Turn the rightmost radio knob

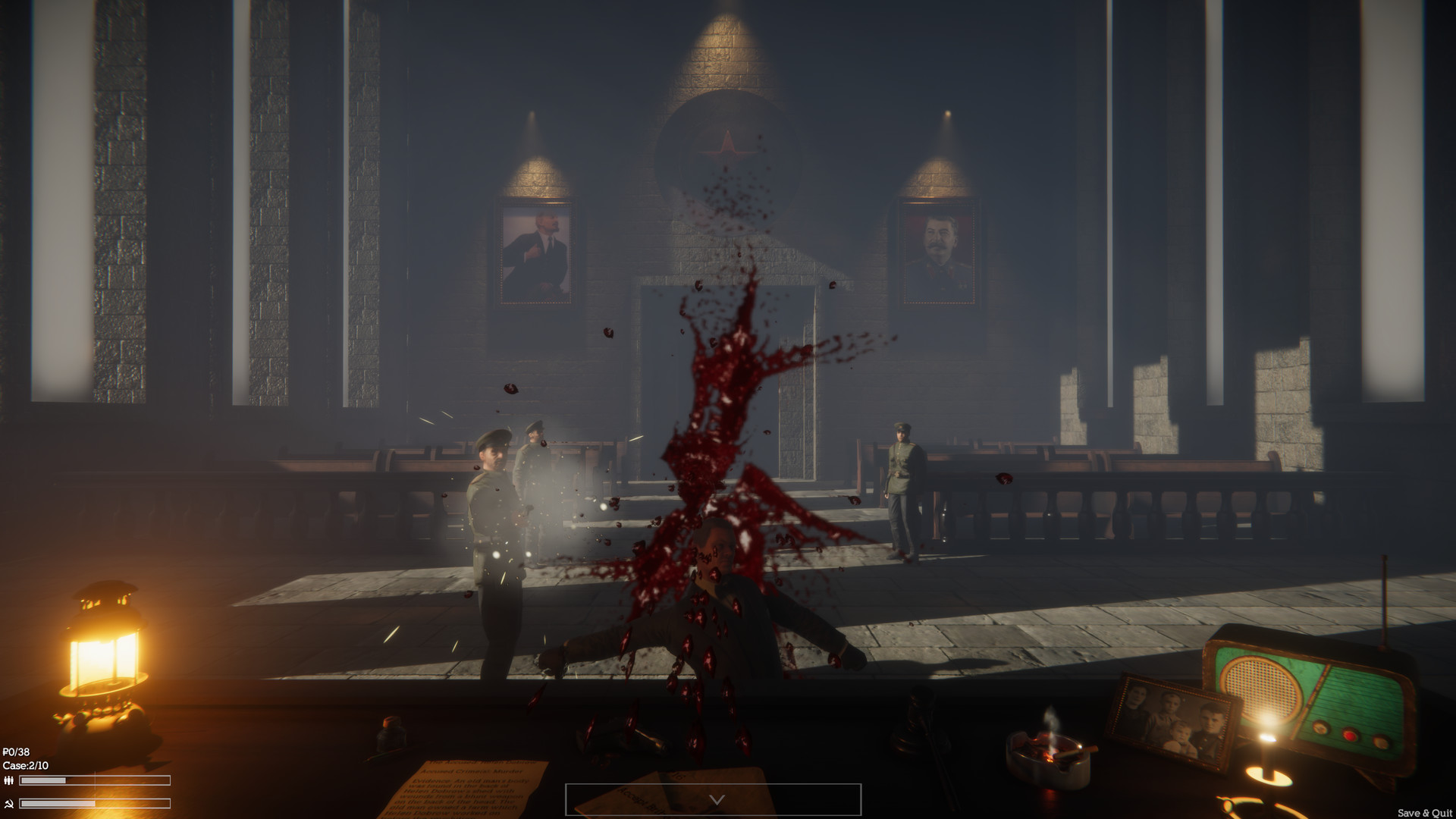[x=1380, y=742]
